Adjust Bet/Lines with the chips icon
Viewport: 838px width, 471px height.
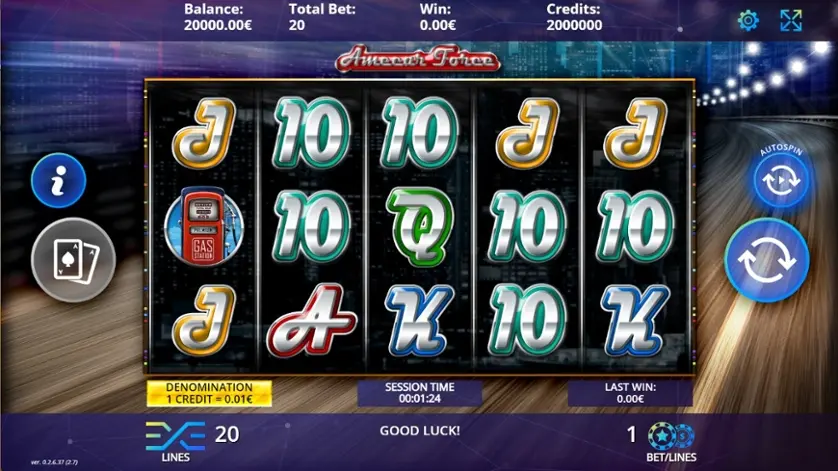click(x=671, y=436)
